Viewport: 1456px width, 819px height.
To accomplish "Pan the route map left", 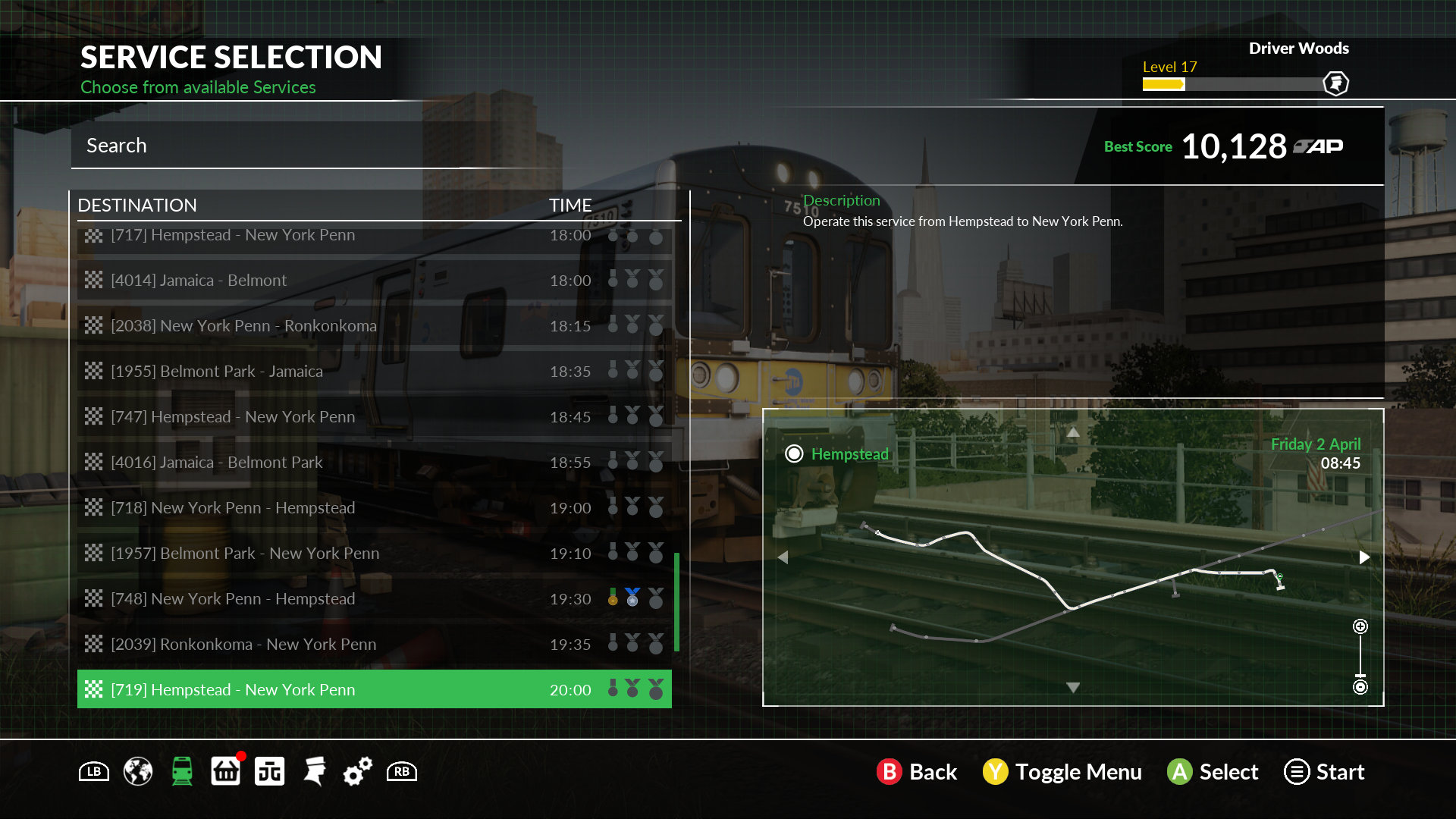I will (783, 557).
